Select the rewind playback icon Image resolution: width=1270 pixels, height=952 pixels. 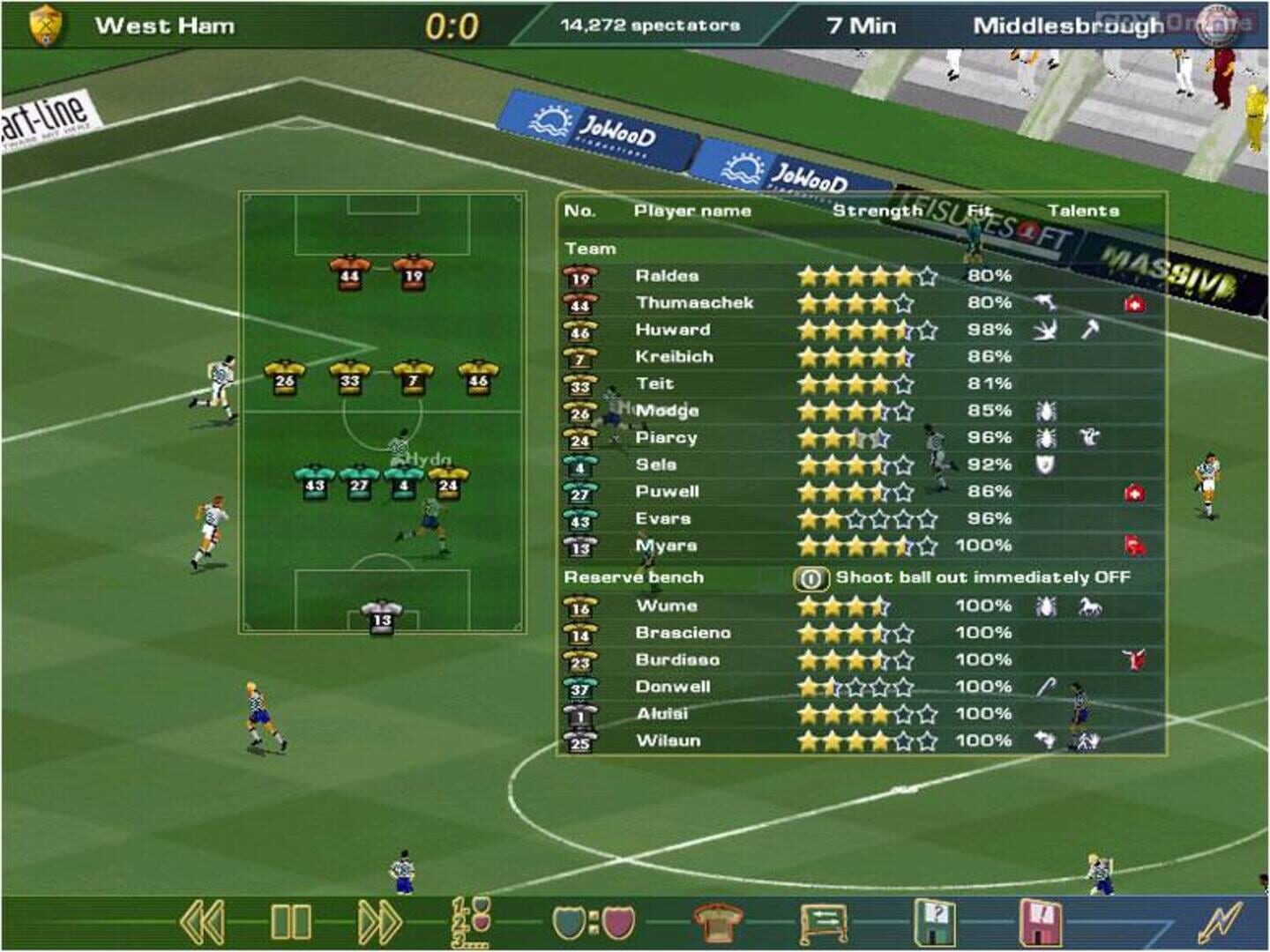point(203,921)
